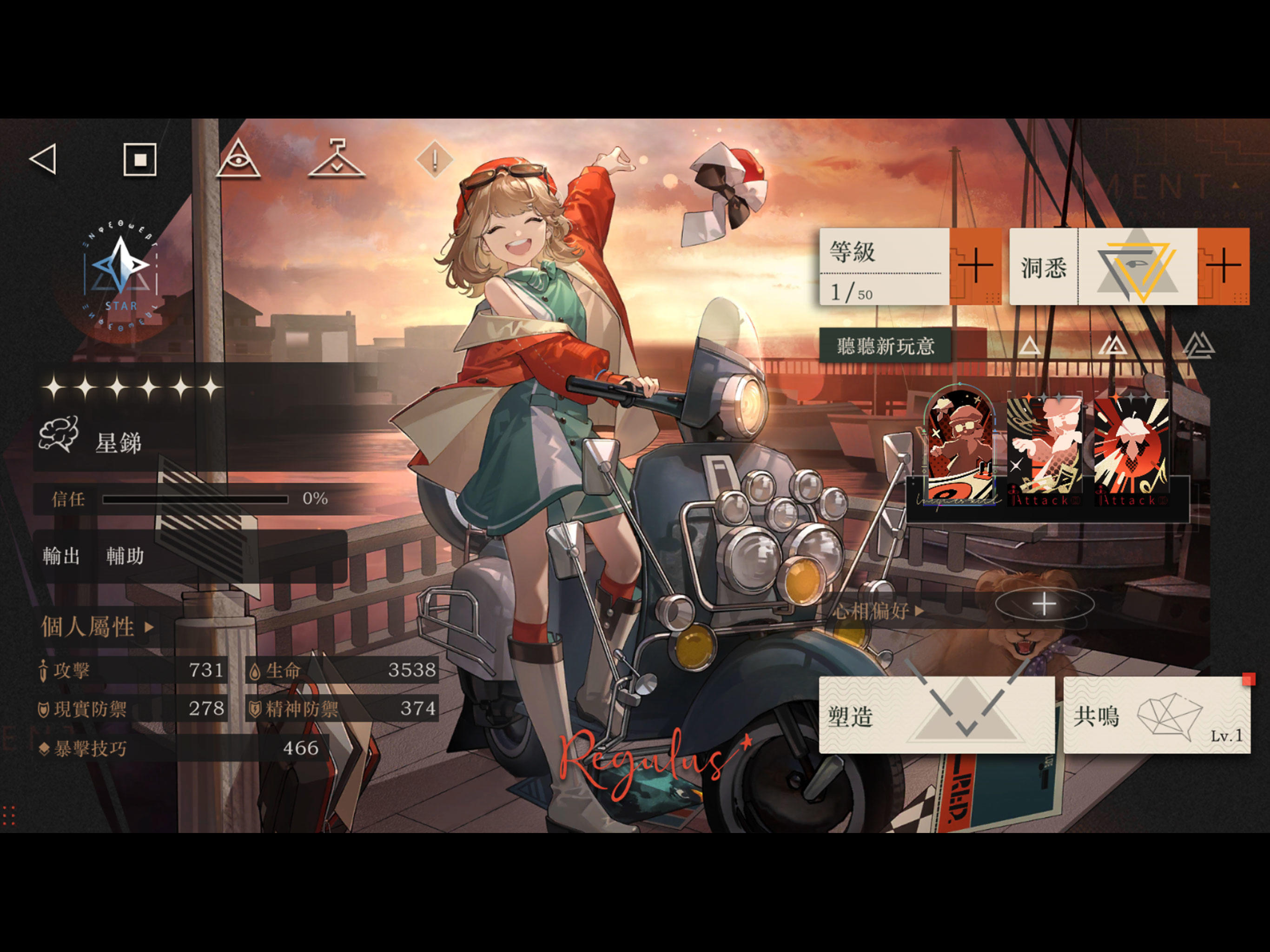Switch to the 輸出 role tab
This screenshot has height=952, width=1270.
point(61,555)
